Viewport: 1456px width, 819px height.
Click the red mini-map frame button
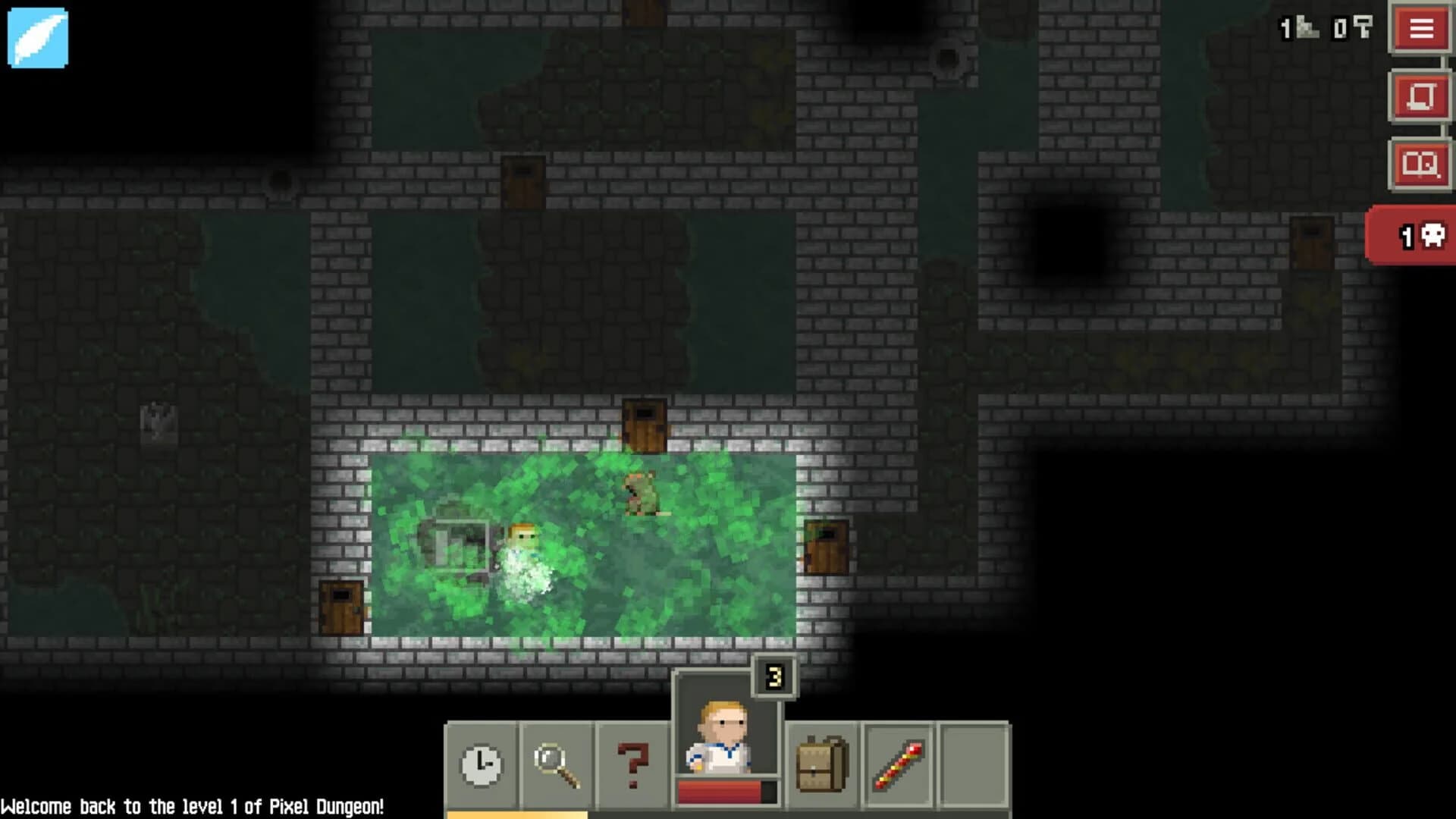coord(1422,96)
